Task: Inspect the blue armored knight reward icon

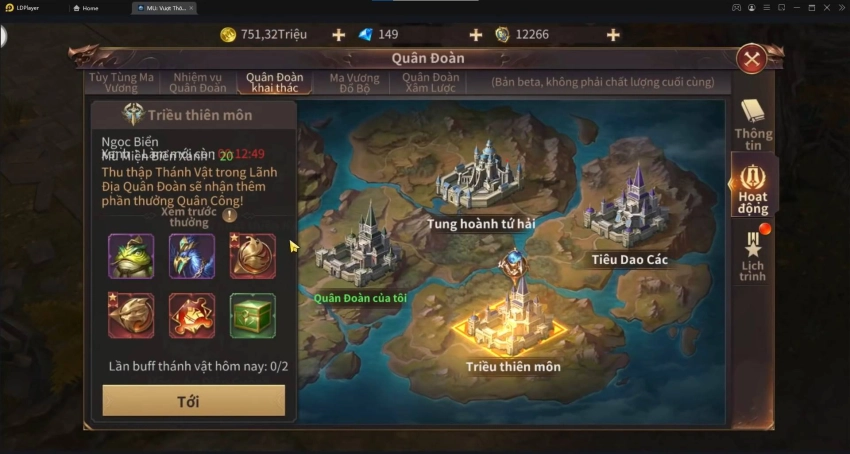Action: pos(192,256)
